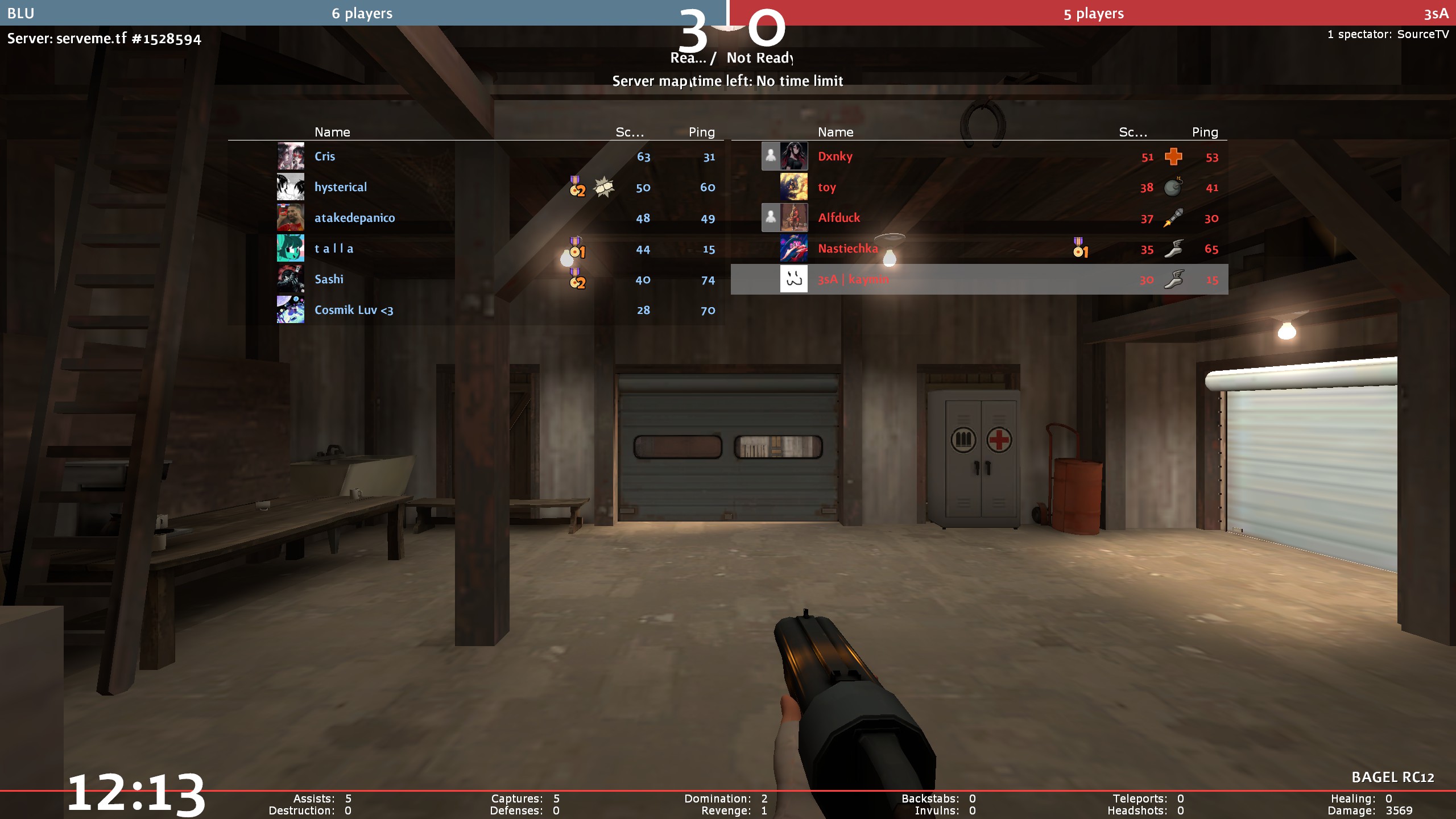The image size is (1456, 819).
Task: Click the t a l l a player row
Action: point(334,249)
